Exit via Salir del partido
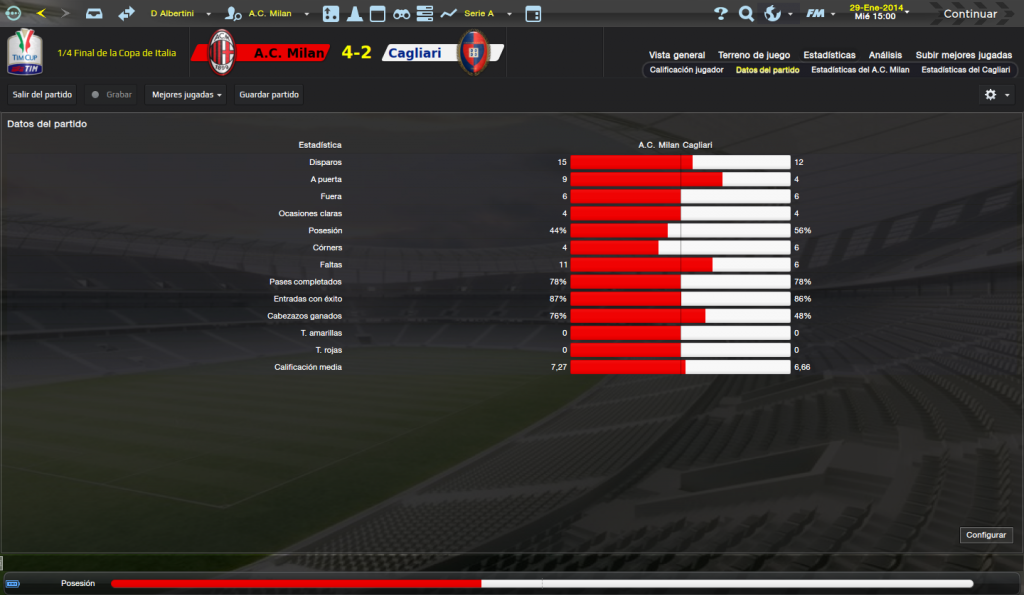 tap(41, 94)
